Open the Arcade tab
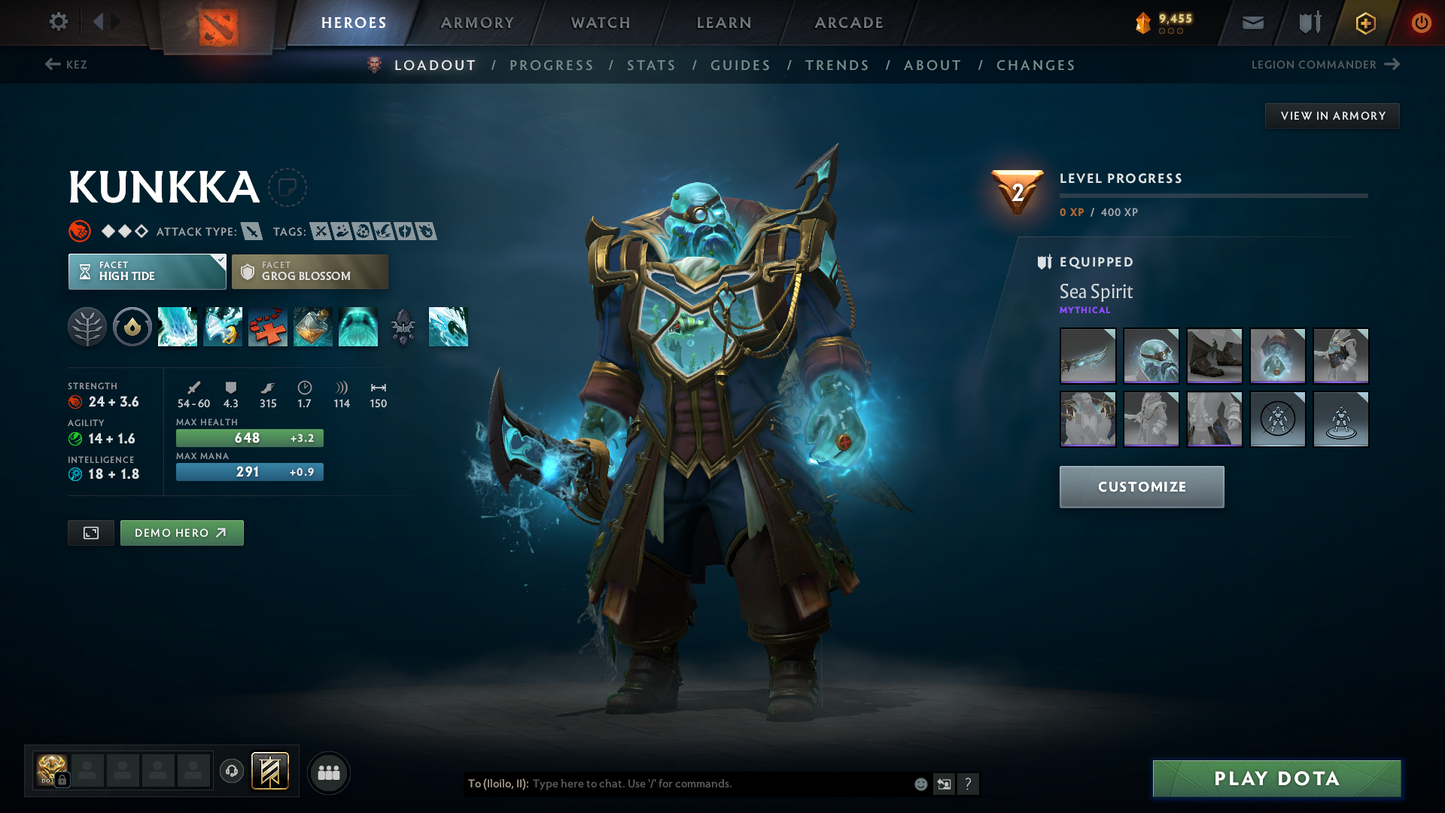 tap(849, 23)
